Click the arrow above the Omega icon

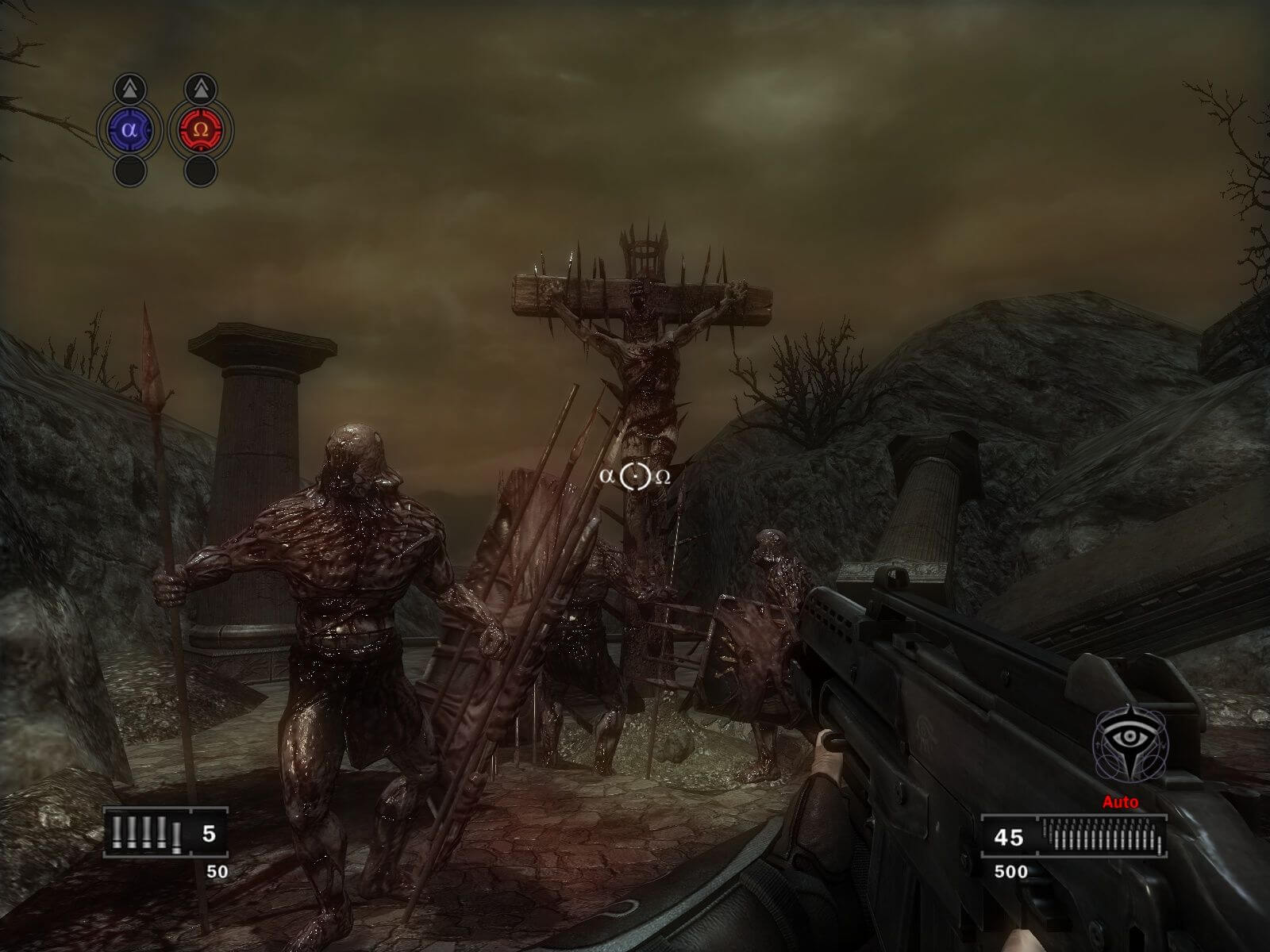coord(201,87)
